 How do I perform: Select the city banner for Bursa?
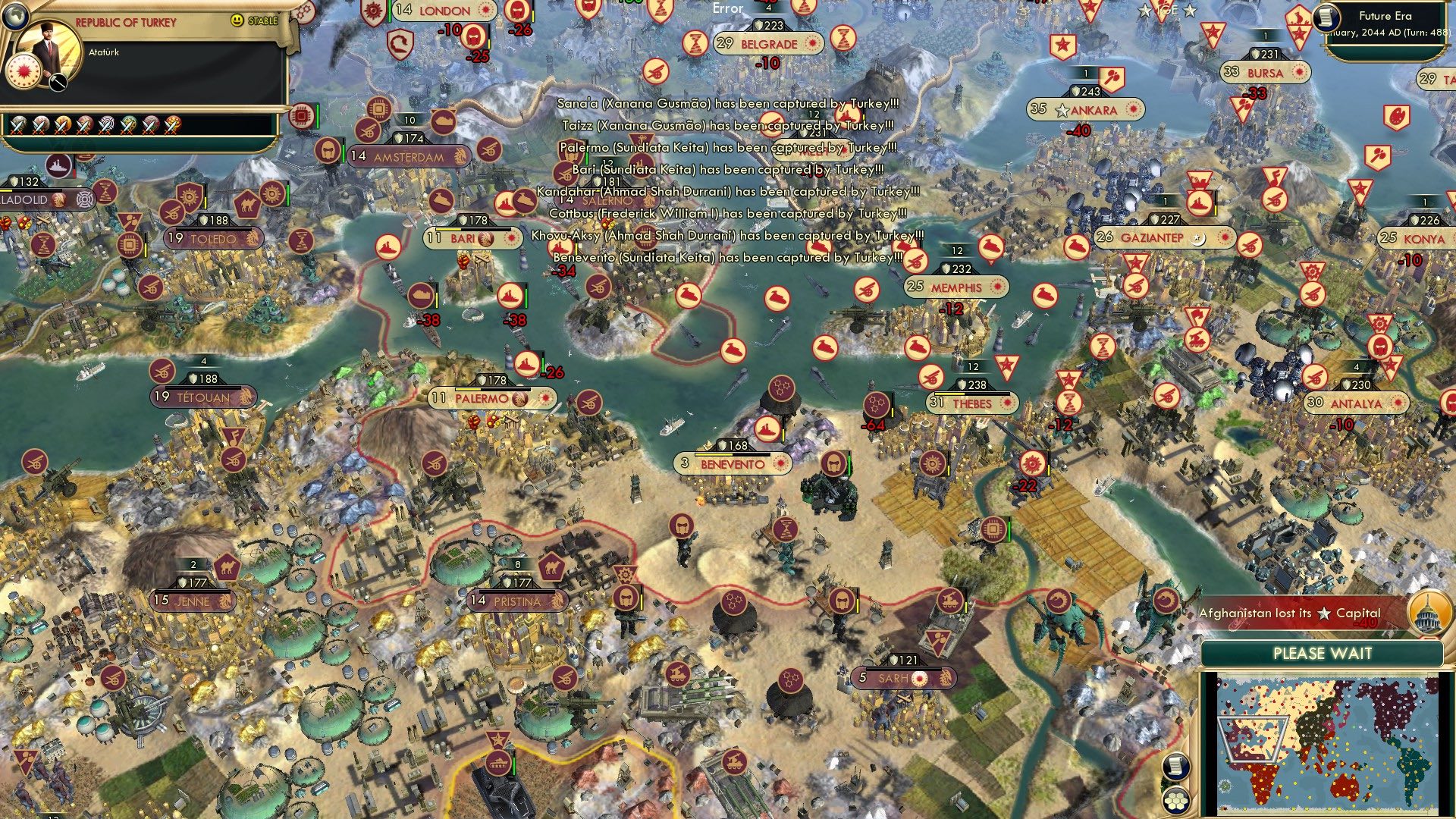pyautogui.click(x=1265, y=73)
